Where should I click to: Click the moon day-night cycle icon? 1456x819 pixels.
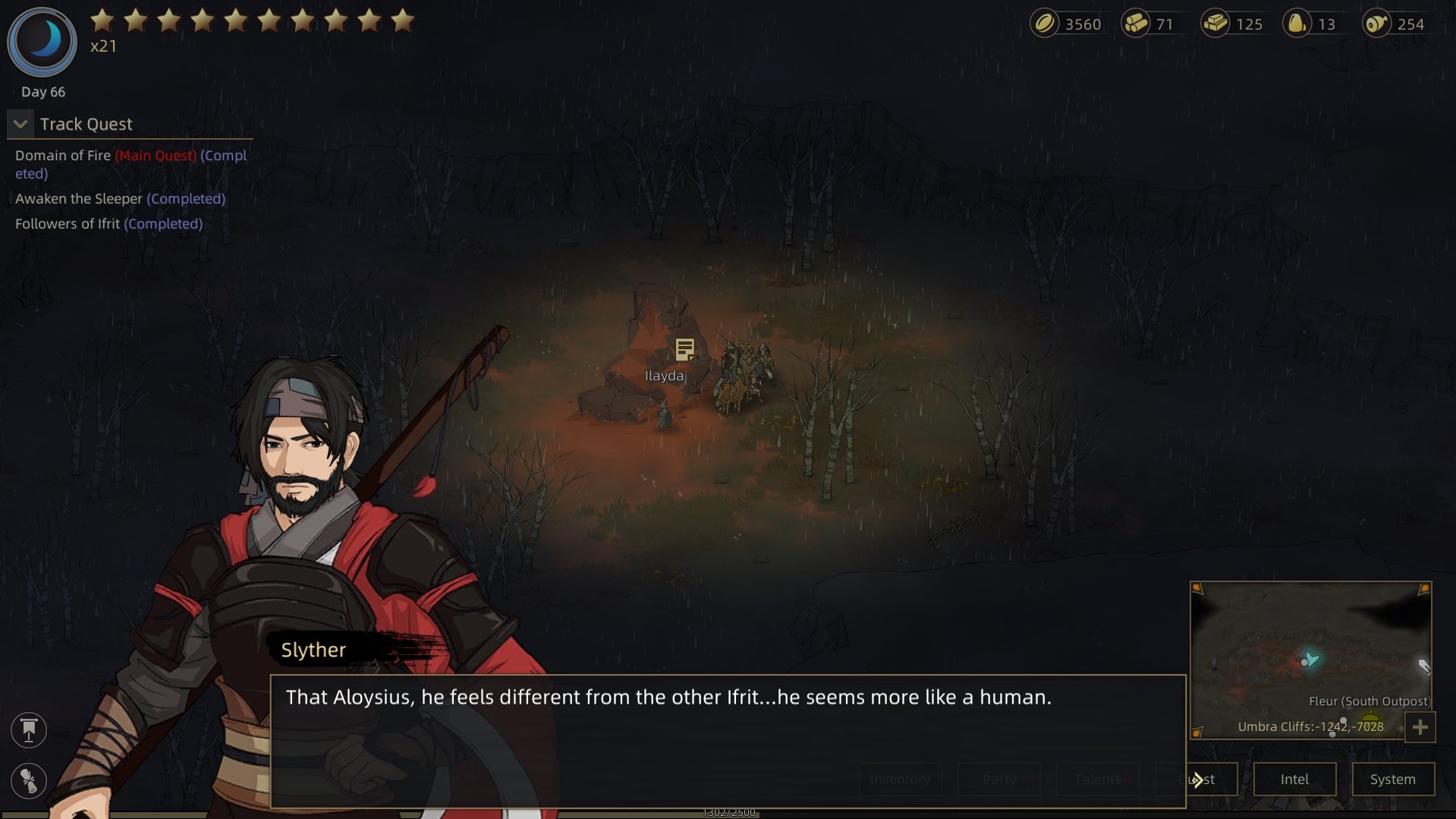pyautogui.click(x=42, y=41)
